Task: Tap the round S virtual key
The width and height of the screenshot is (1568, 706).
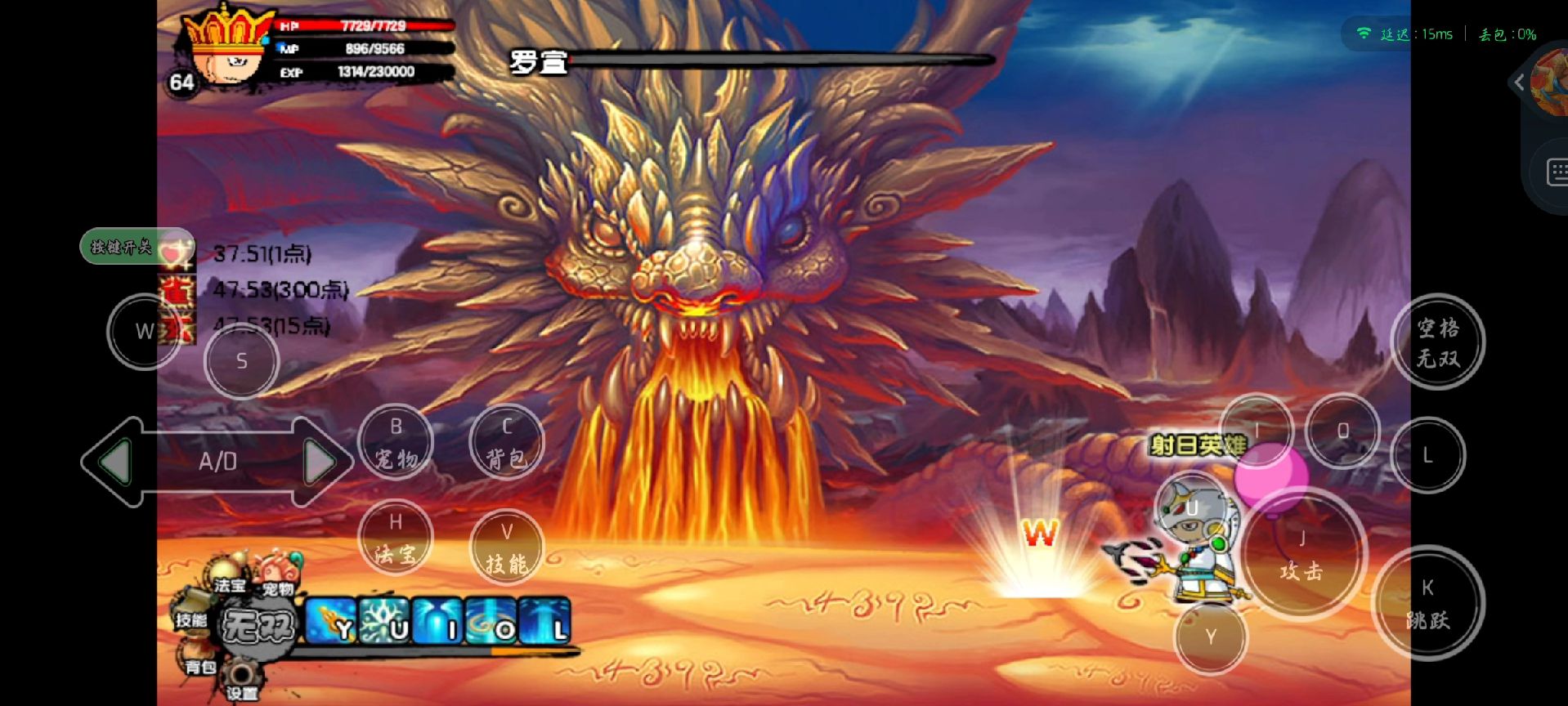Action: [241, 360]
